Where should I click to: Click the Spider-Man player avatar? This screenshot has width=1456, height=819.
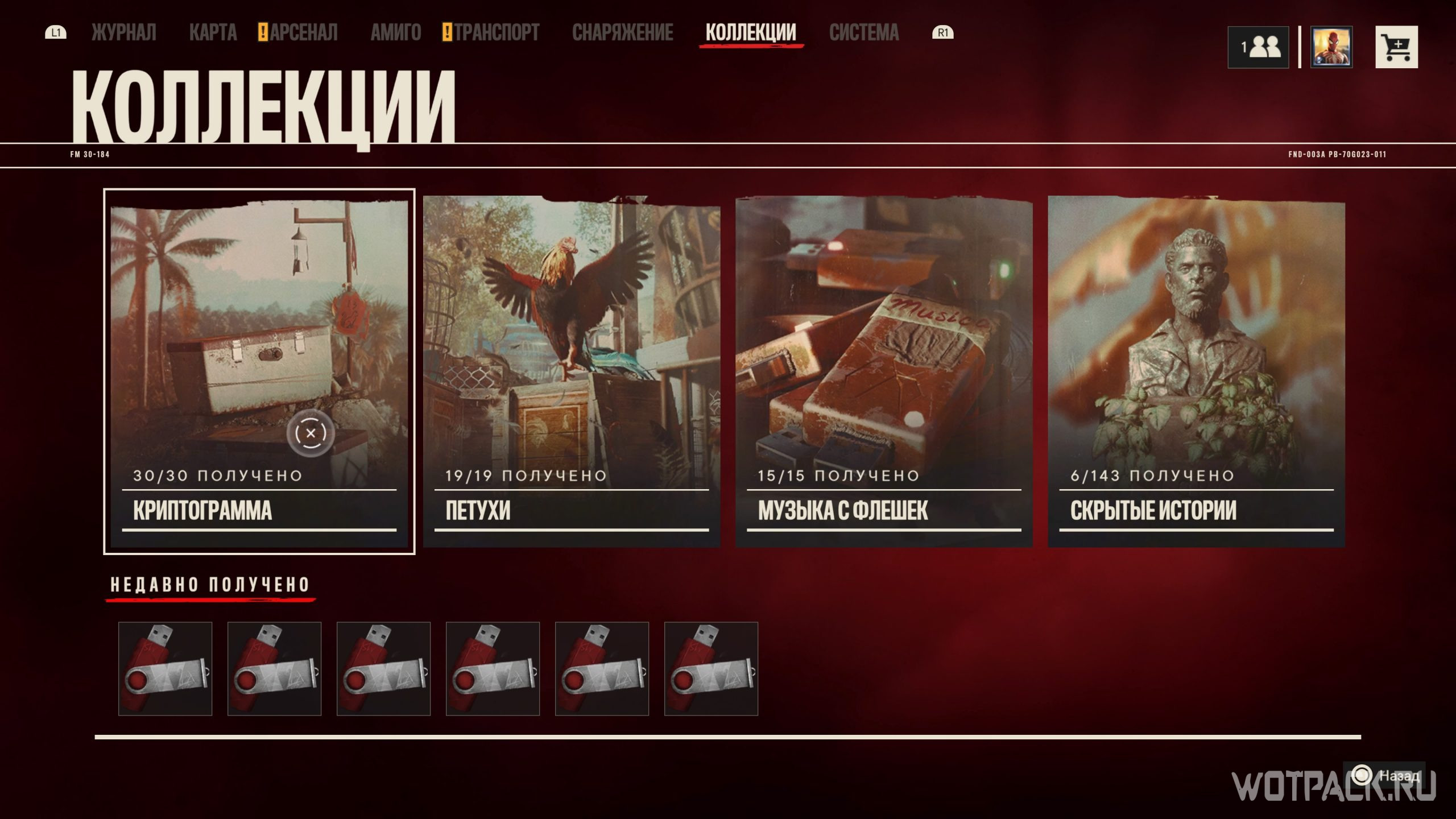click(1331, 47)
